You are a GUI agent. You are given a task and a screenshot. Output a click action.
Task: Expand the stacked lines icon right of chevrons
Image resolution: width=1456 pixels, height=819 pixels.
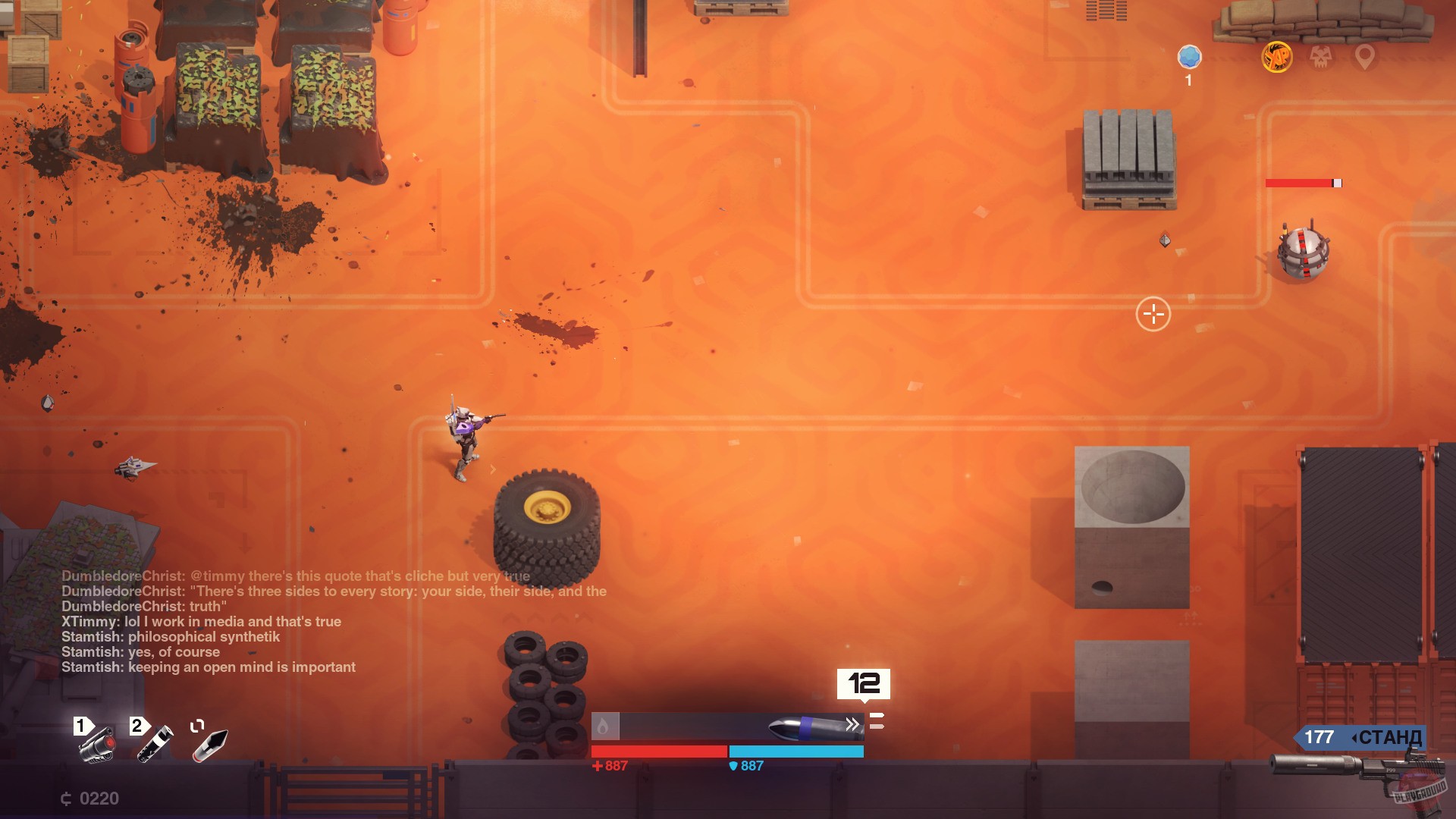(877, 723)
